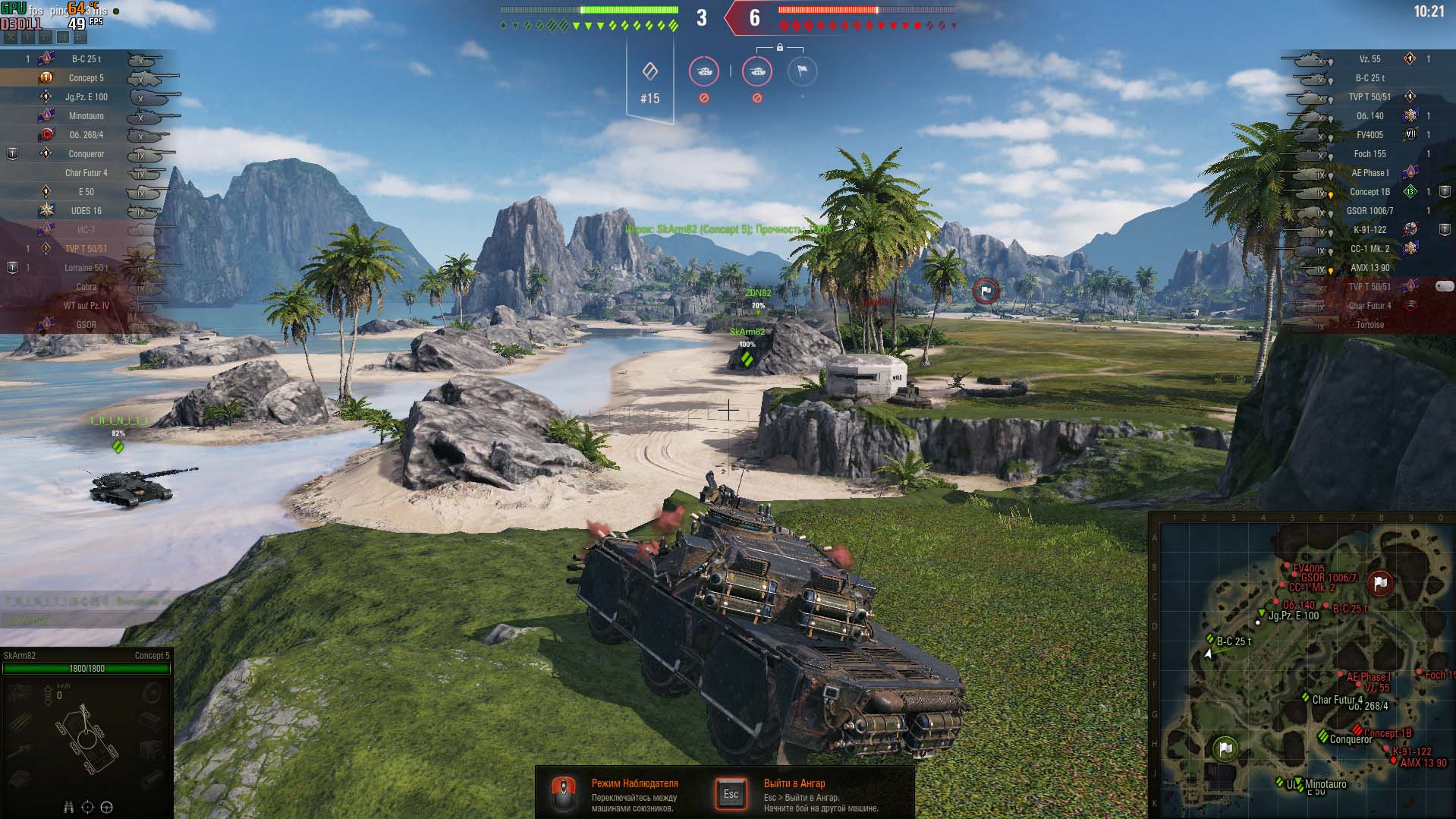The image size is (1456, 819).
Task: Click the green allied base flag on the minimap
Action: 1225,748
